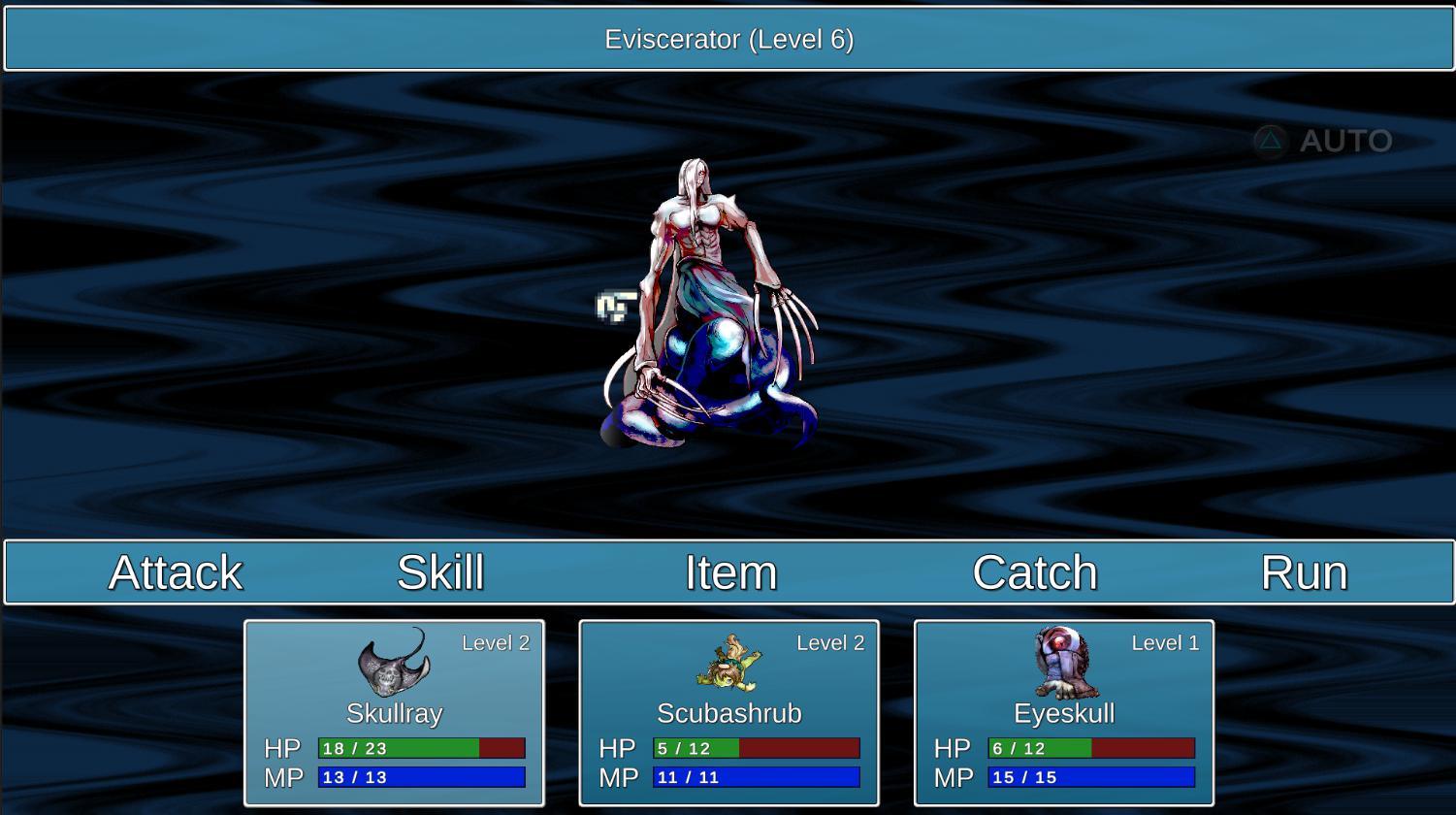Screen dimensions: 1456x815
Task: Select the Scubashrub creature portrait icon
Action: pos(729,664)
